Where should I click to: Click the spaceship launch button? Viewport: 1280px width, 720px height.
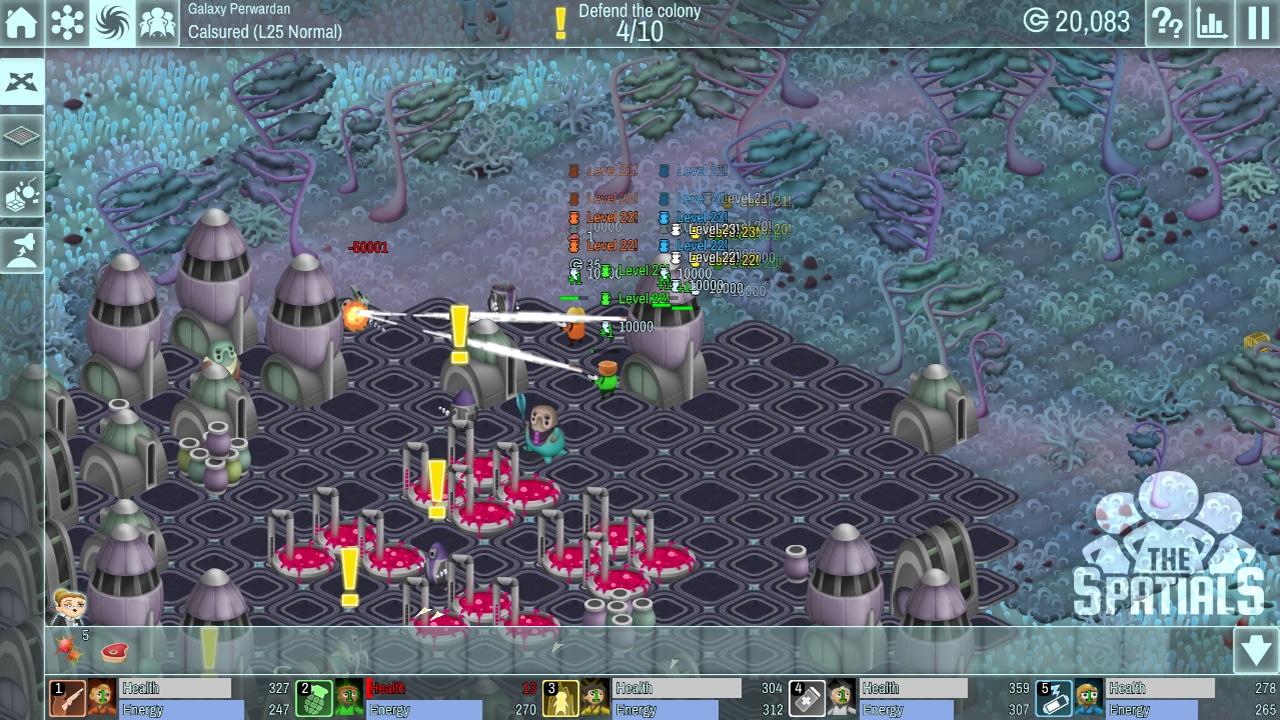(22, 250)
